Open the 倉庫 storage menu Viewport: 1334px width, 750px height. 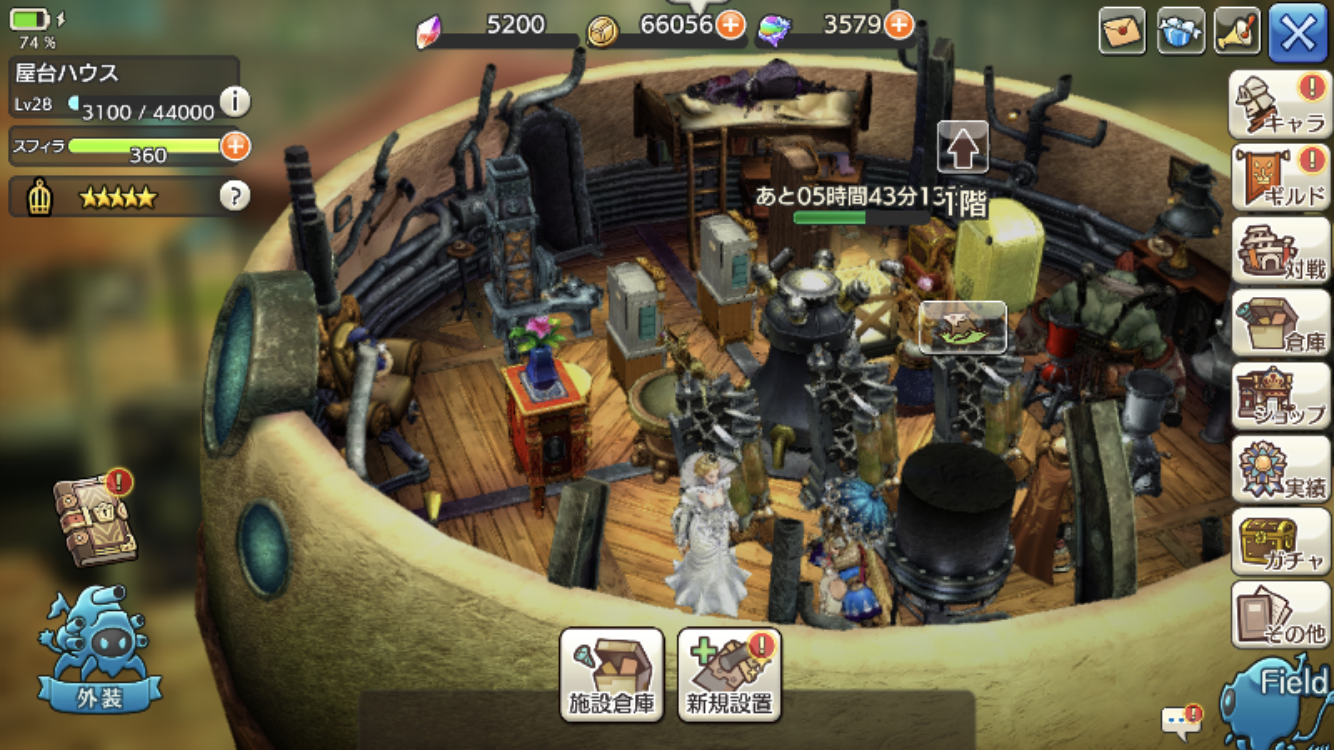[x=1279, y=323]
